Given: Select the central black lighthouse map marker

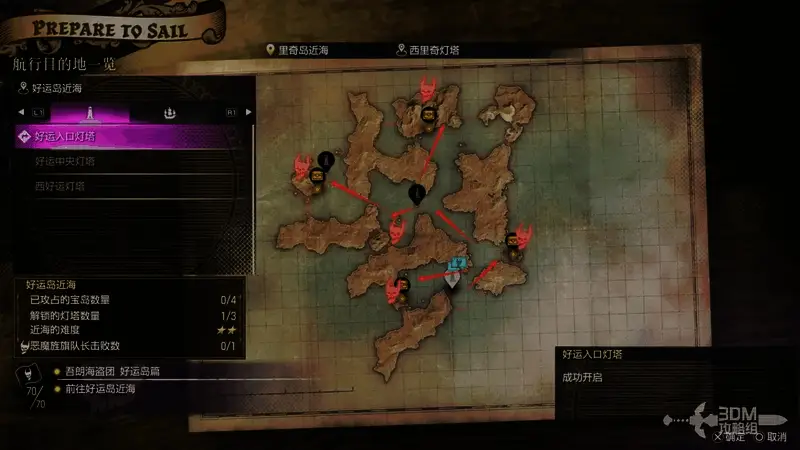Looking at the screenshot, I should 417,194.
